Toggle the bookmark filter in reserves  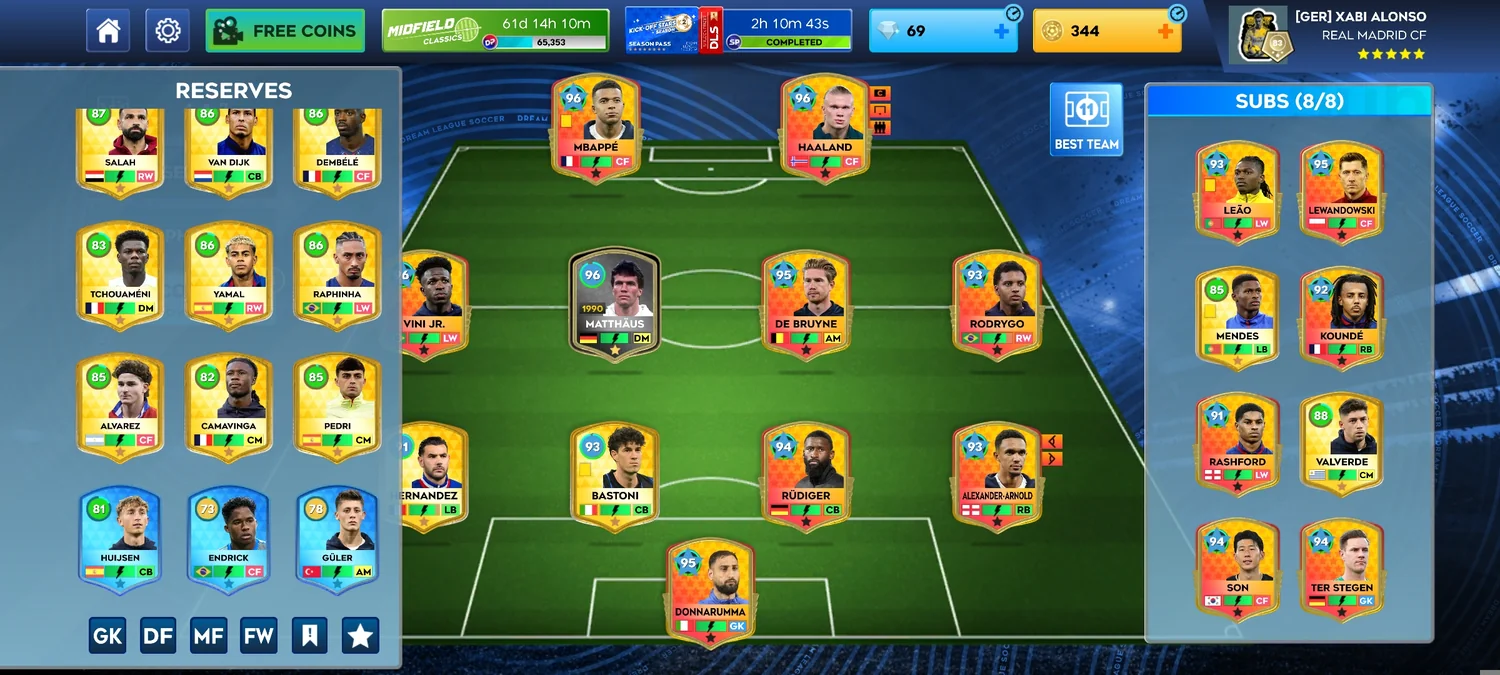[309, 635]
